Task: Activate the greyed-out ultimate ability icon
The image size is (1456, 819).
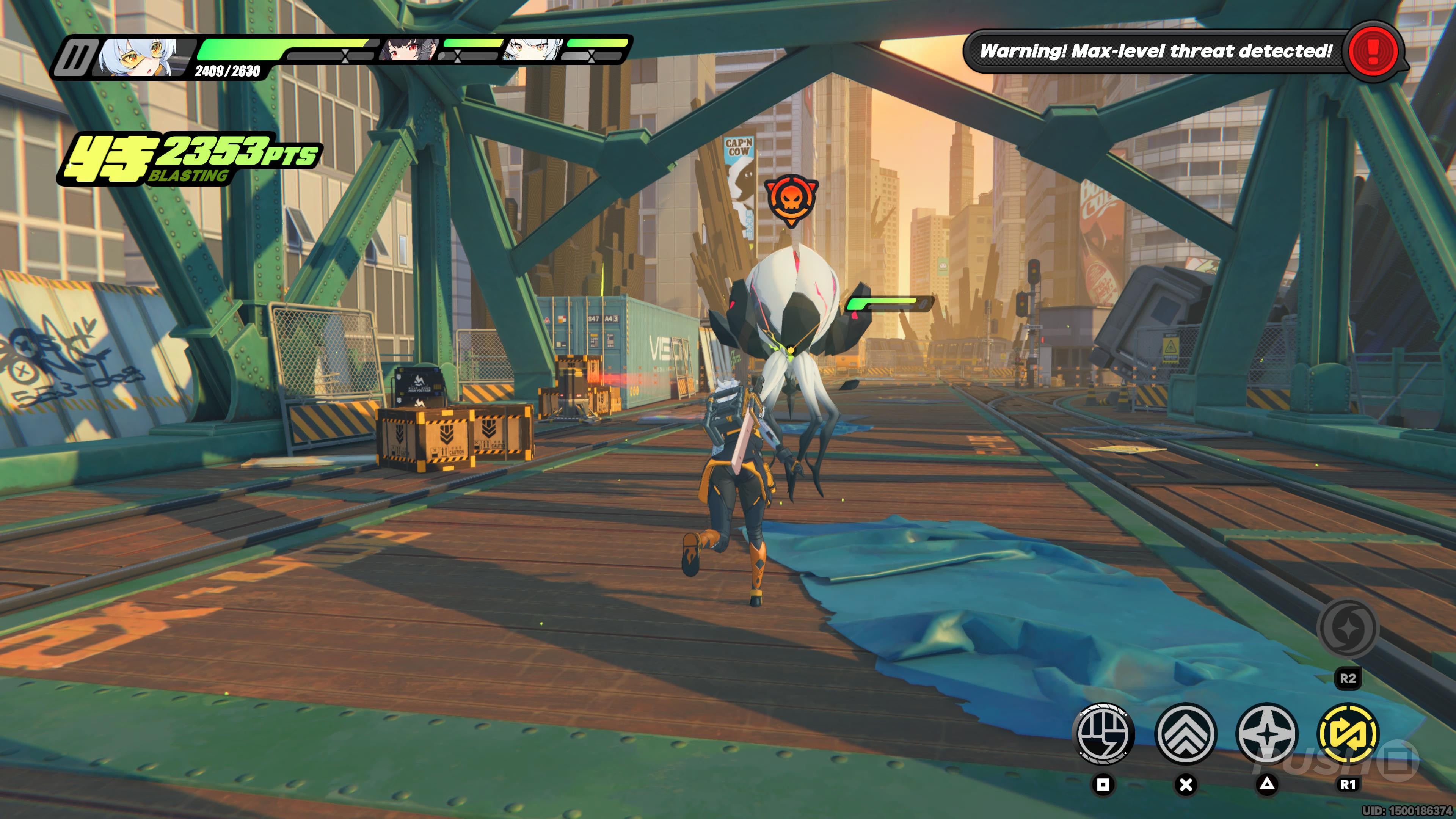Action: coord(1348,628)
